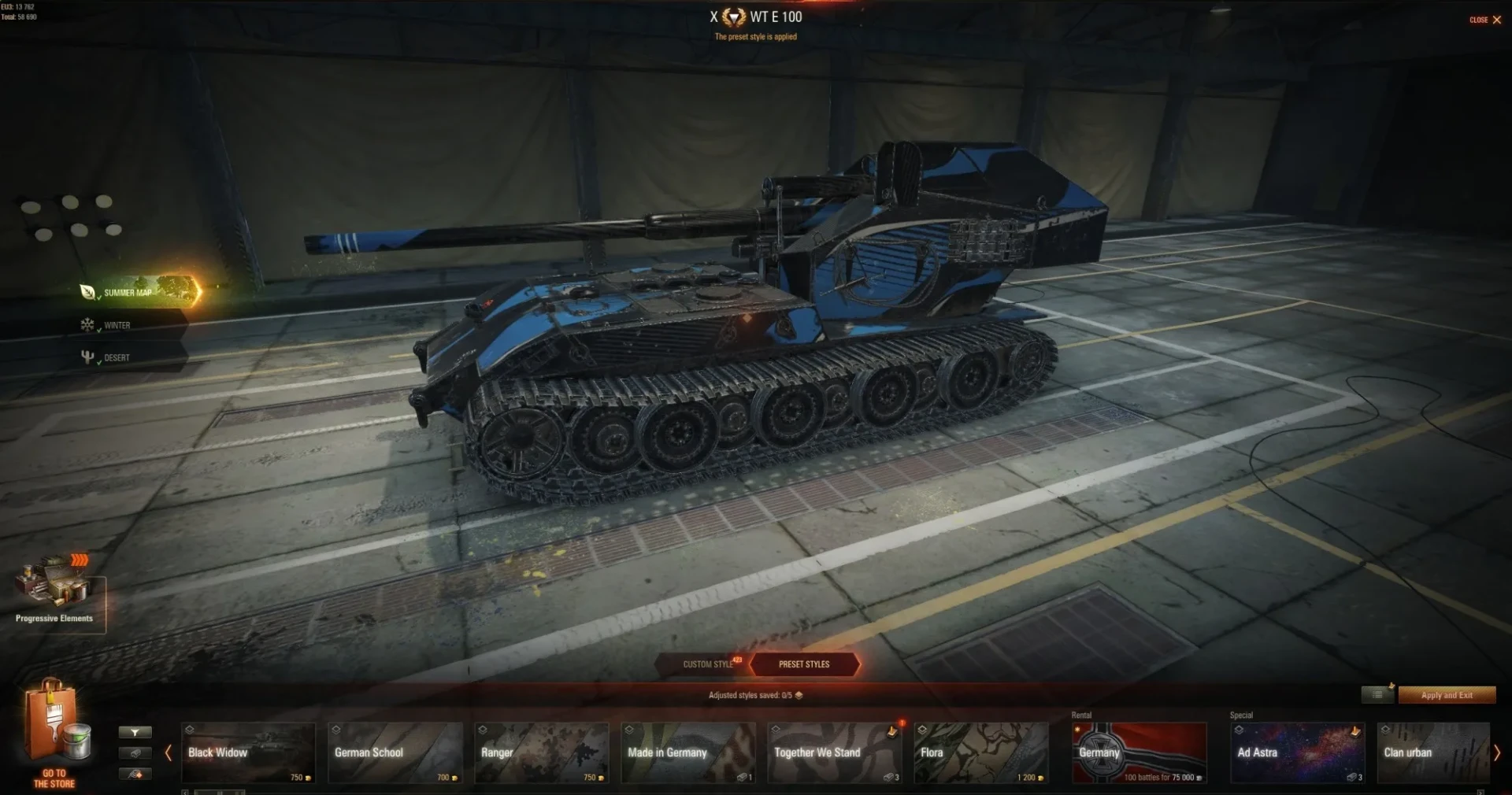
Task: Open the Preset Styles tab
Action: 803,664
